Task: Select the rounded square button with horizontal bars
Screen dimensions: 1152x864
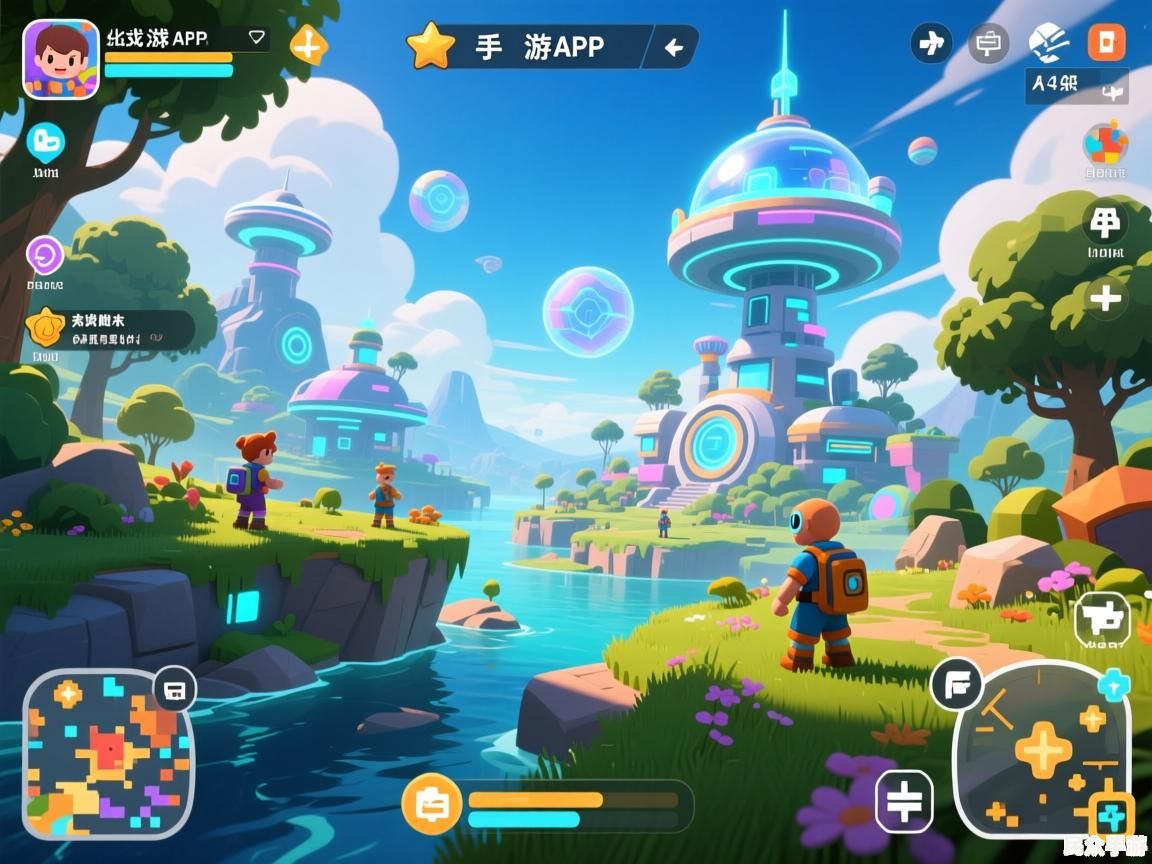Action: [904, 801]
